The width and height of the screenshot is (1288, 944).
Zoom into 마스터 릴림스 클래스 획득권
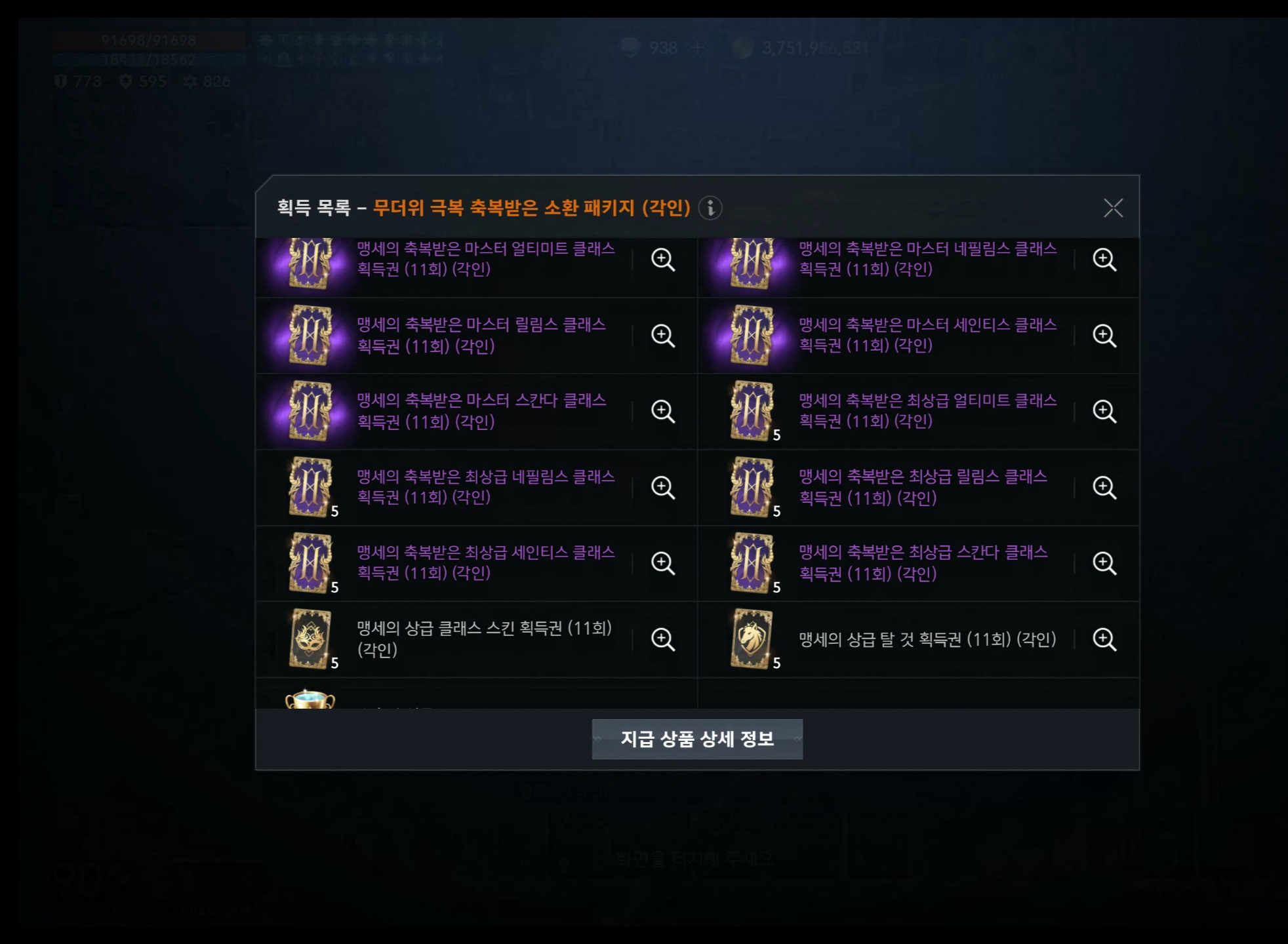(664, 336)
